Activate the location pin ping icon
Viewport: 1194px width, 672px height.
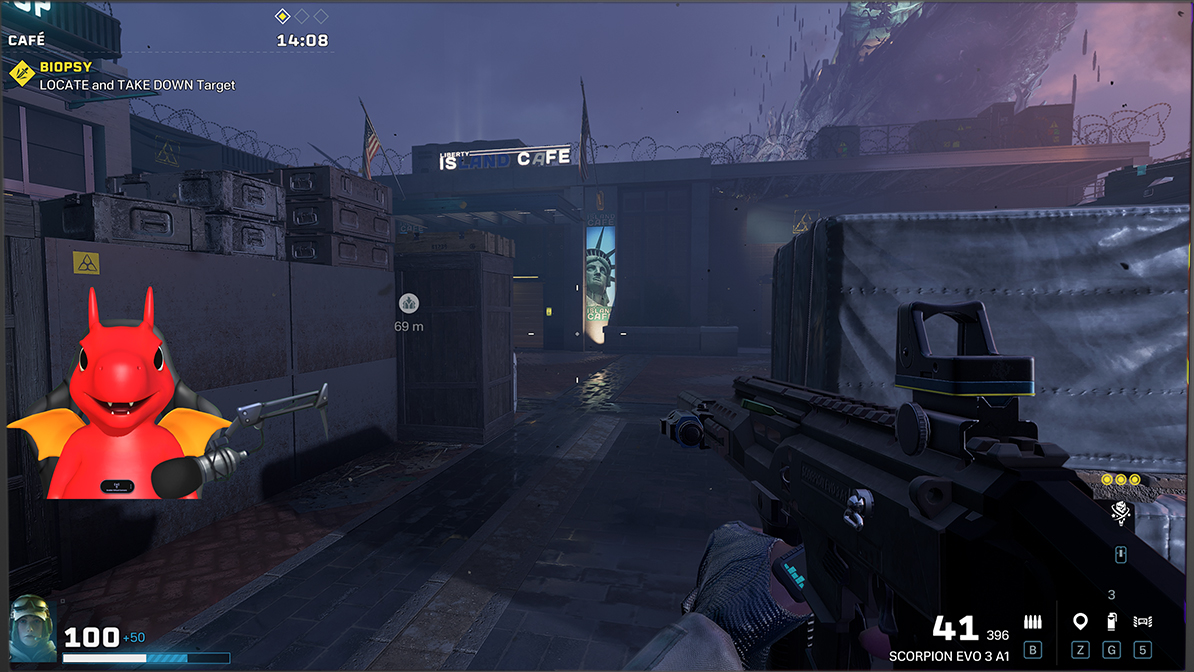point(1080,622)
